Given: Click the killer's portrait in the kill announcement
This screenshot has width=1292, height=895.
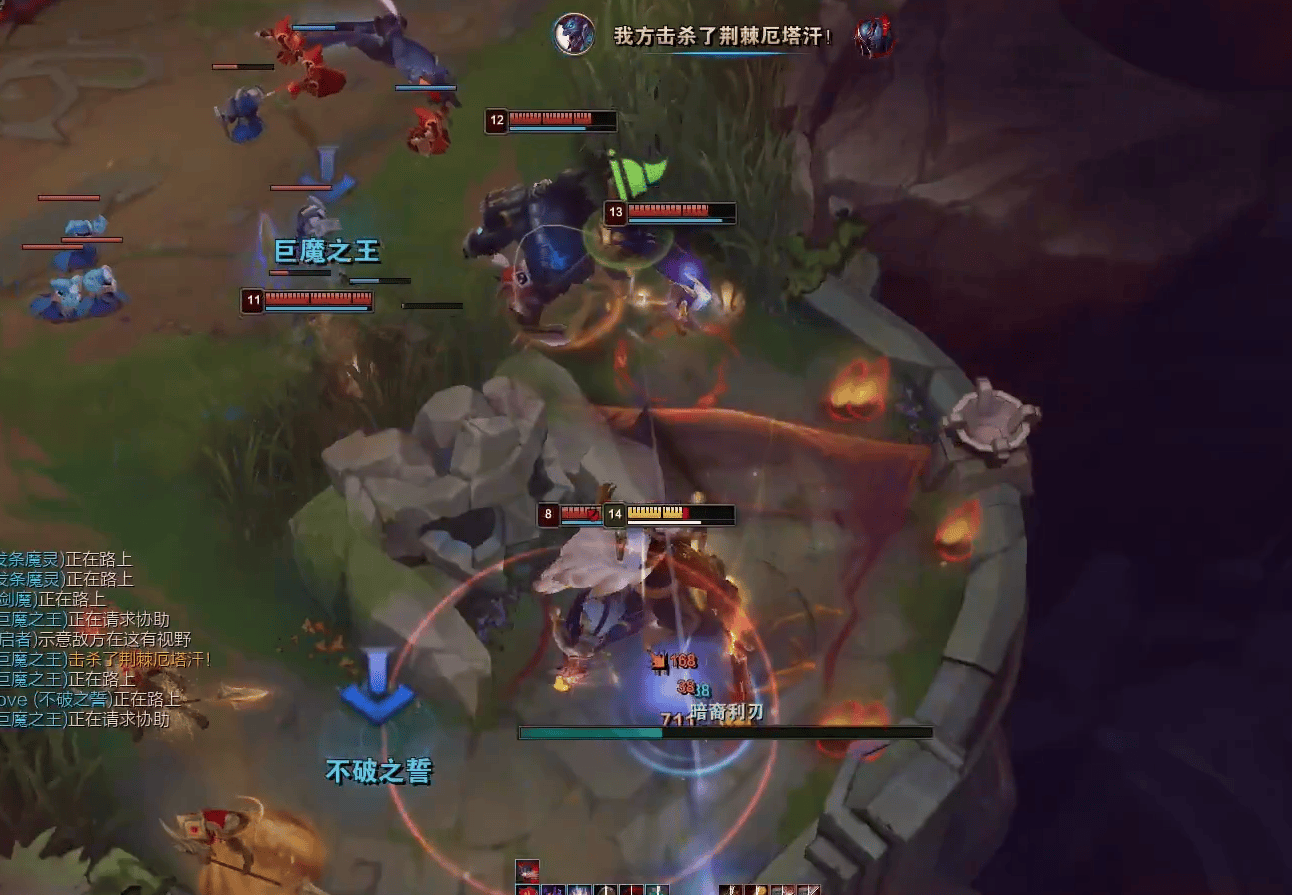Looking at the screenshot, I should pos(574,34).
